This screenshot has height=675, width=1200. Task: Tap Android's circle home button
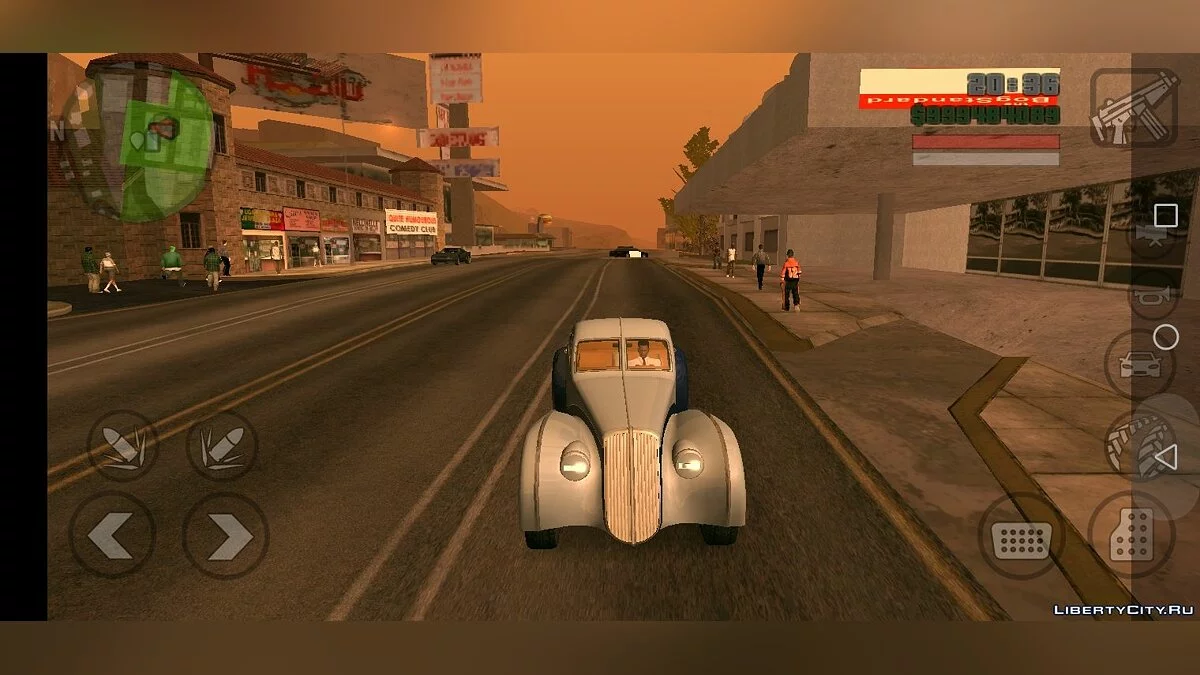point(1166,337)
